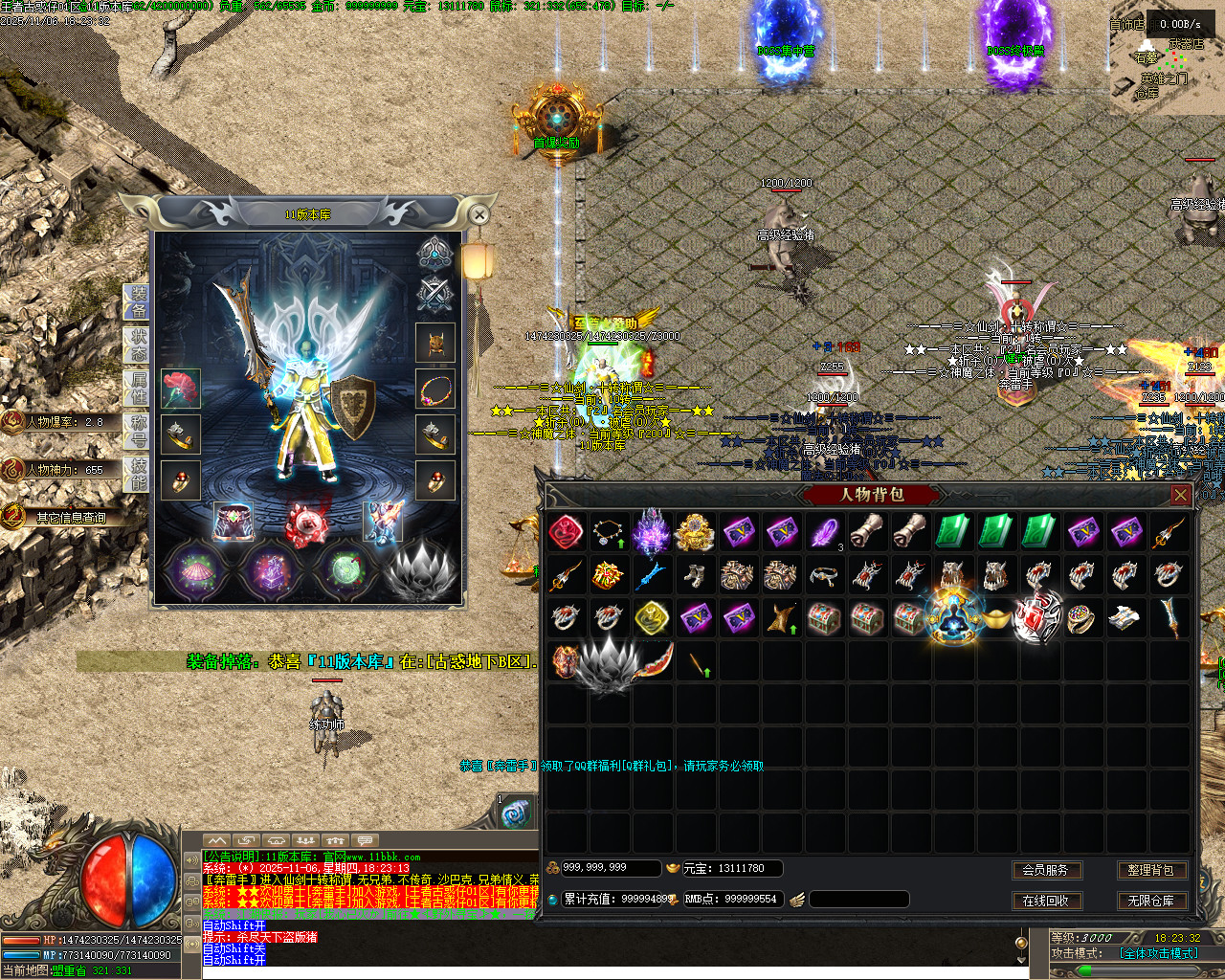
Task: Open 在线回收 online recycling
Action: [1045, 901]
